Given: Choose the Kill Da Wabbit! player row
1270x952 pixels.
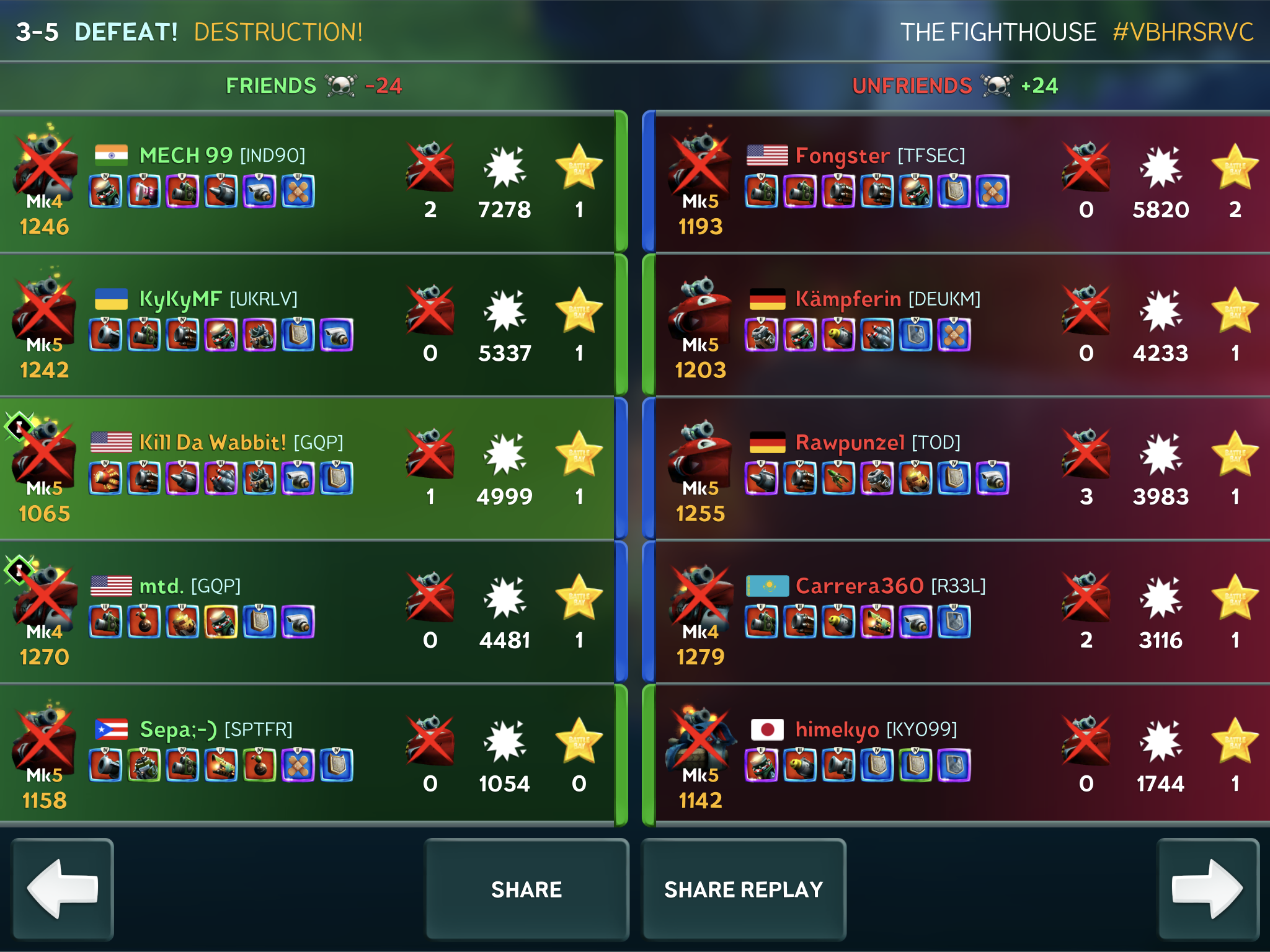Looking at the screenshot, I should [x=308, y=469].
